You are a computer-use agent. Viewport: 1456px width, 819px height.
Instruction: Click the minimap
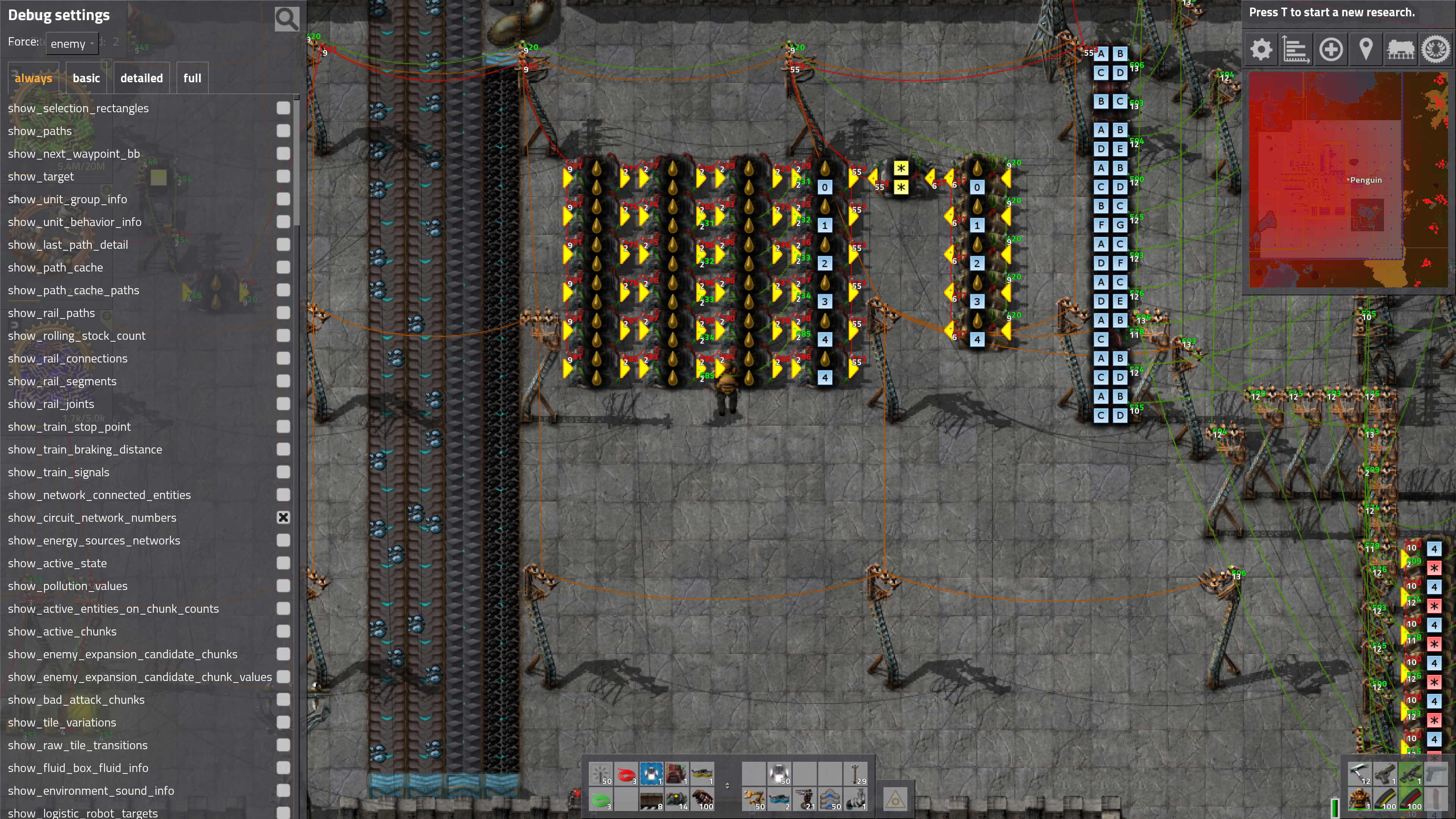(x=1348, y=180)
